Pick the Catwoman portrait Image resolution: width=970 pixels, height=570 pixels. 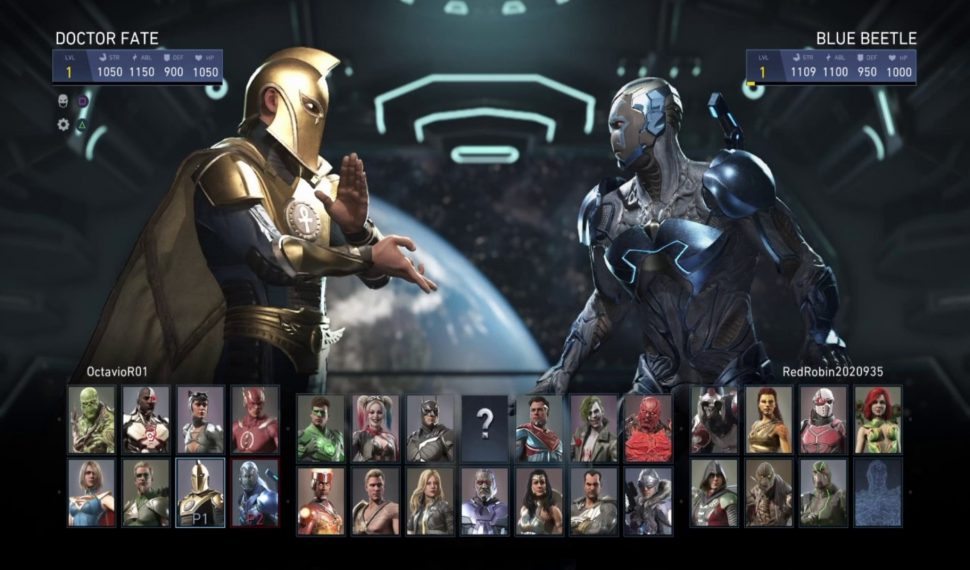click(x=200, y=420)
